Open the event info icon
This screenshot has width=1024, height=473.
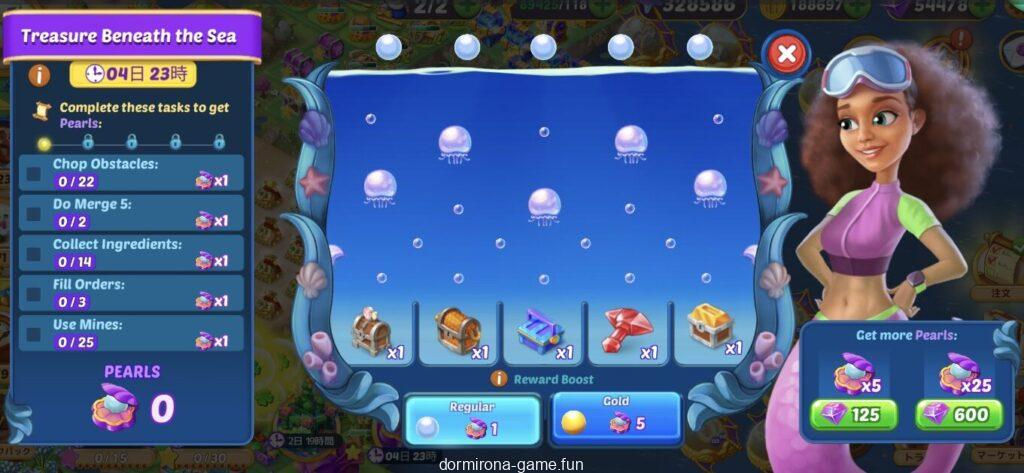(40, 74)
